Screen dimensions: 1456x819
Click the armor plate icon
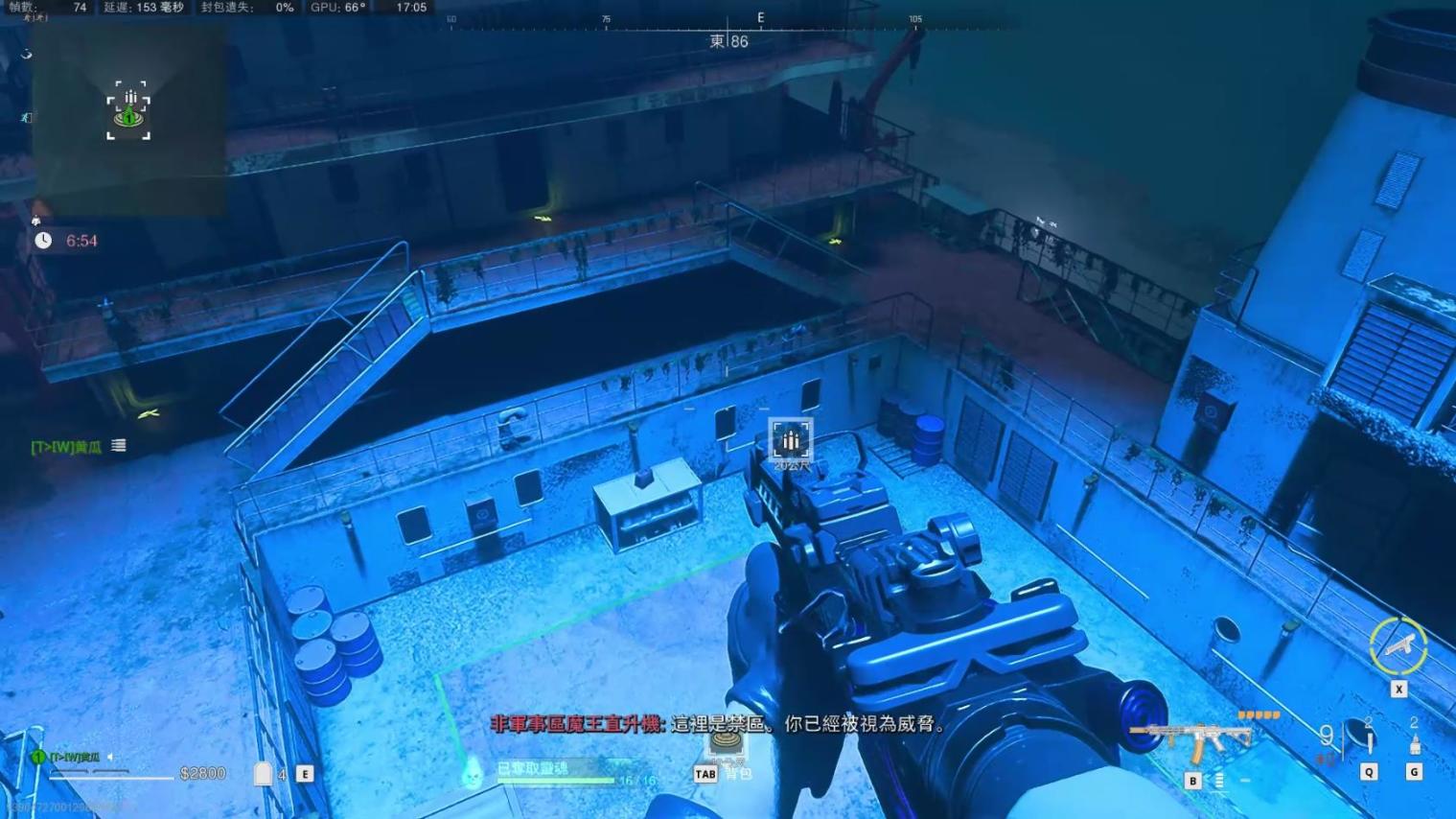click(263, 774)
